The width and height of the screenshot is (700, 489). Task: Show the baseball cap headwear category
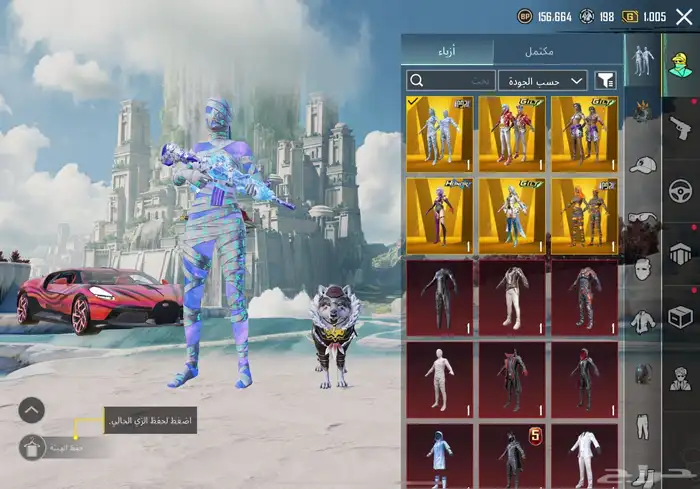(x=642, y=163)
